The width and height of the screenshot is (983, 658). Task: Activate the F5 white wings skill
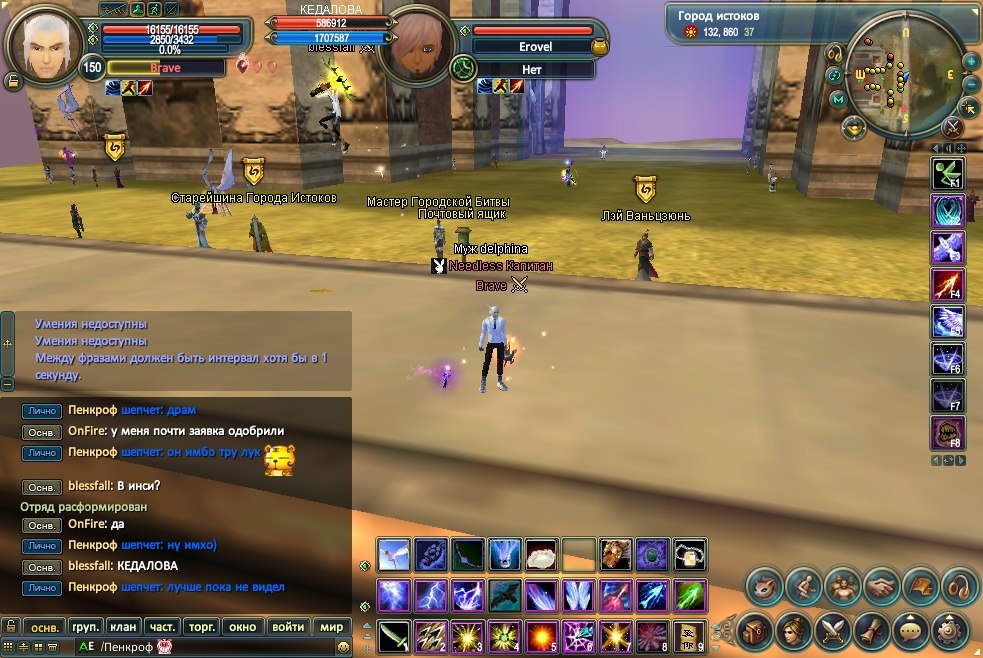pyautogui.click(x=947, y=322)
